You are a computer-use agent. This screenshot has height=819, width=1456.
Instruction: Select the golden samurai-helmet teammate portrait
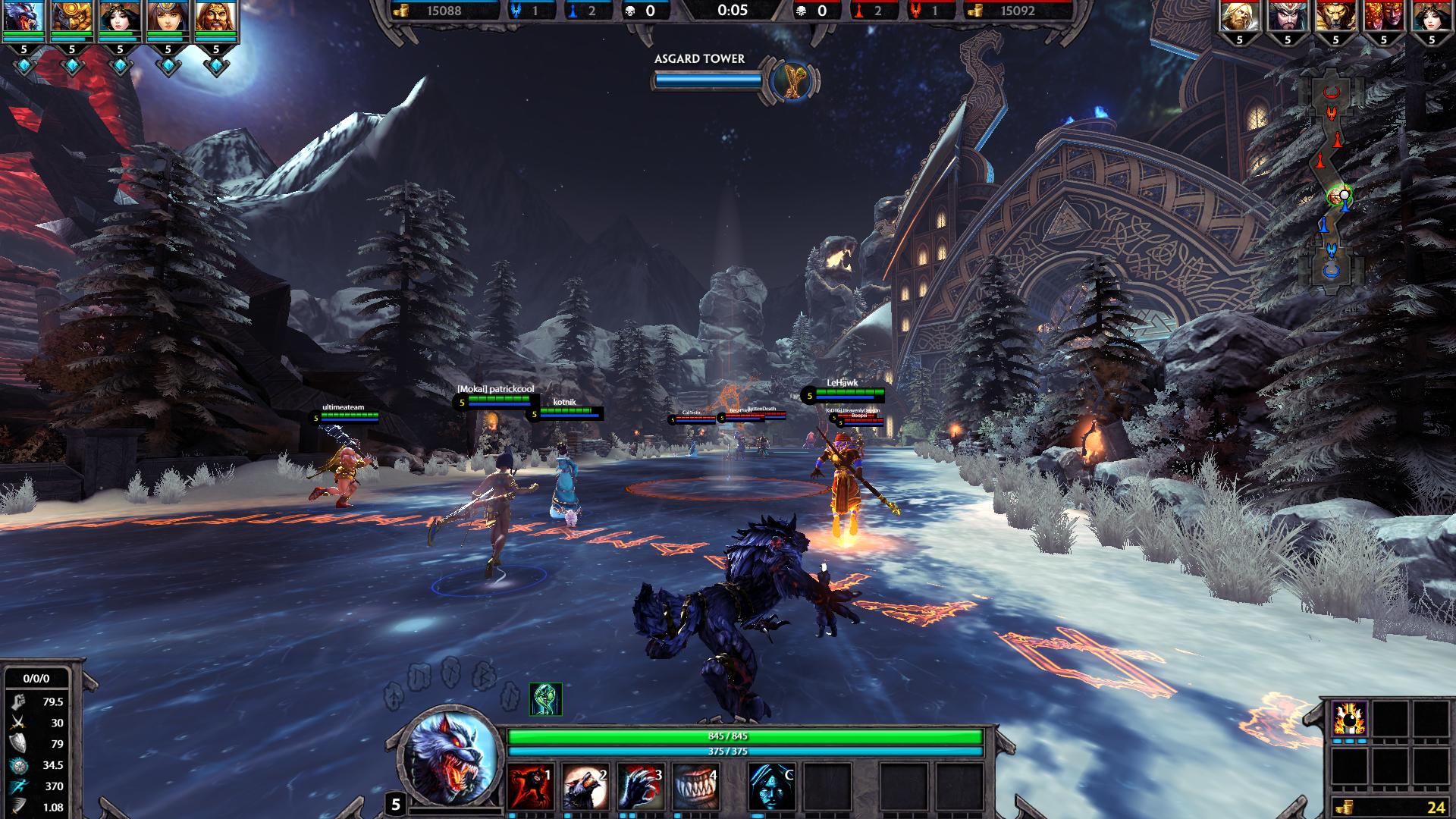click(72, 18)
